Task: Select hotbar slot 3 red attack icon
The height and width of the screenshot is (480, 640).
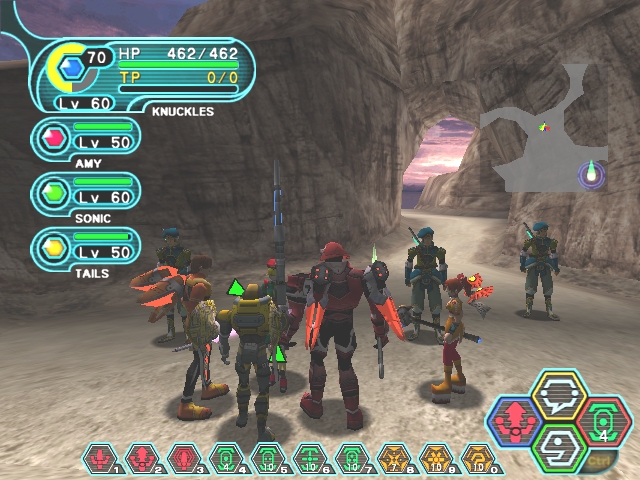Action: coord(184,459)
